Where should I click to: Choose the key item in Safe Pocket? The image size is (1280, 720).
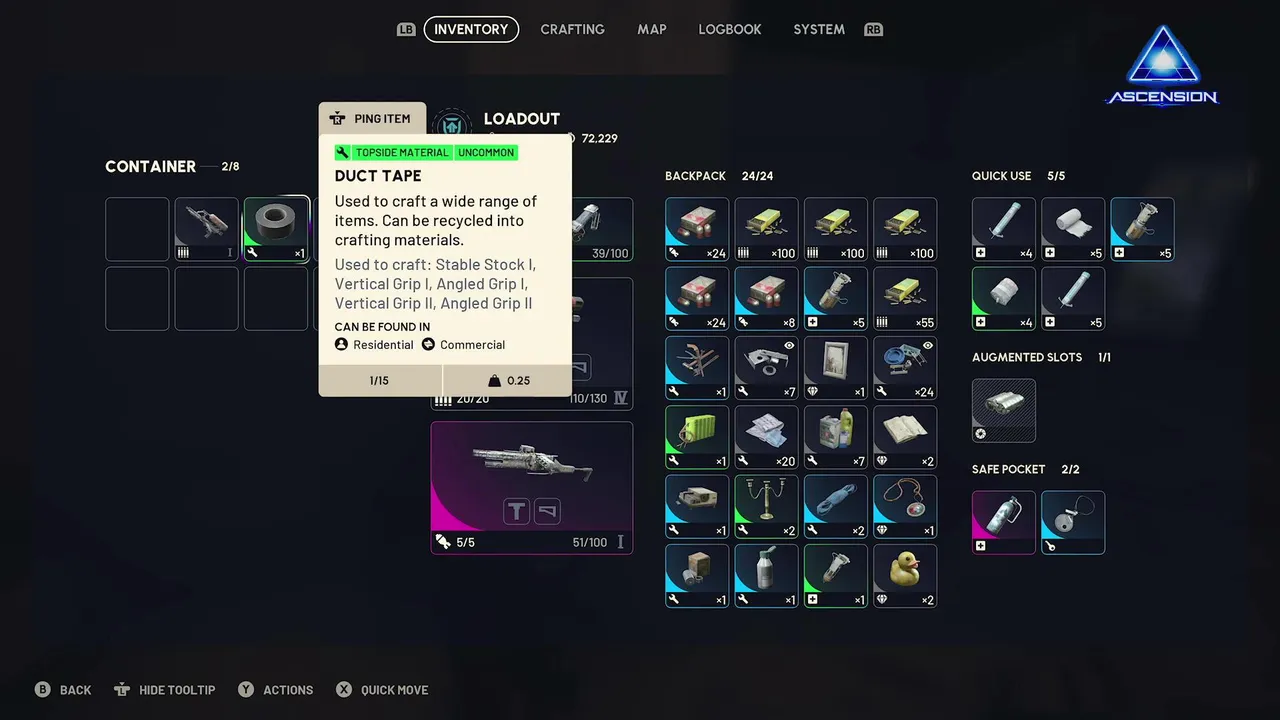[1073, 522]
